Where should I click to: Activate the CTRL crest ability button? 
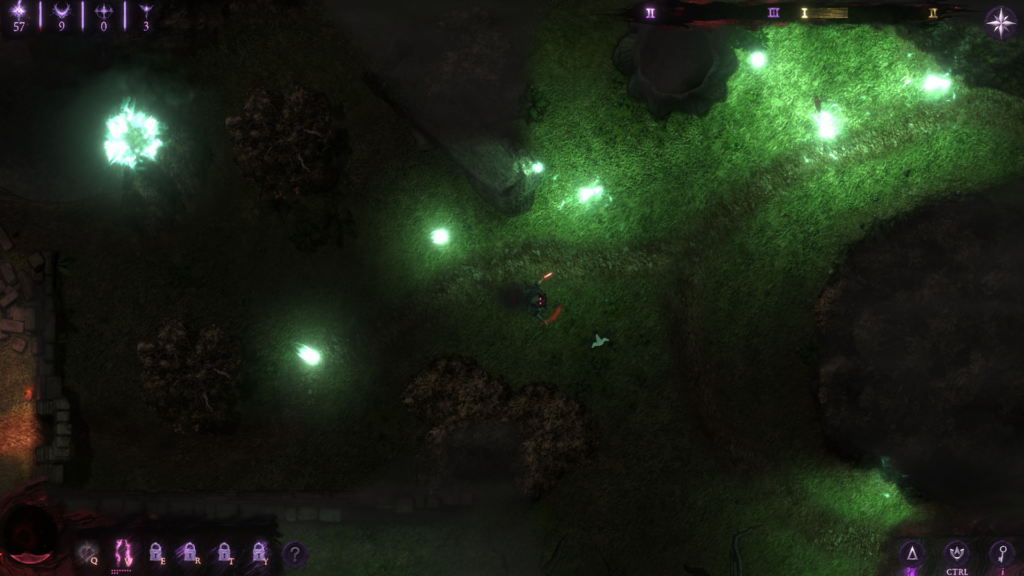click(x=956, y=553)
